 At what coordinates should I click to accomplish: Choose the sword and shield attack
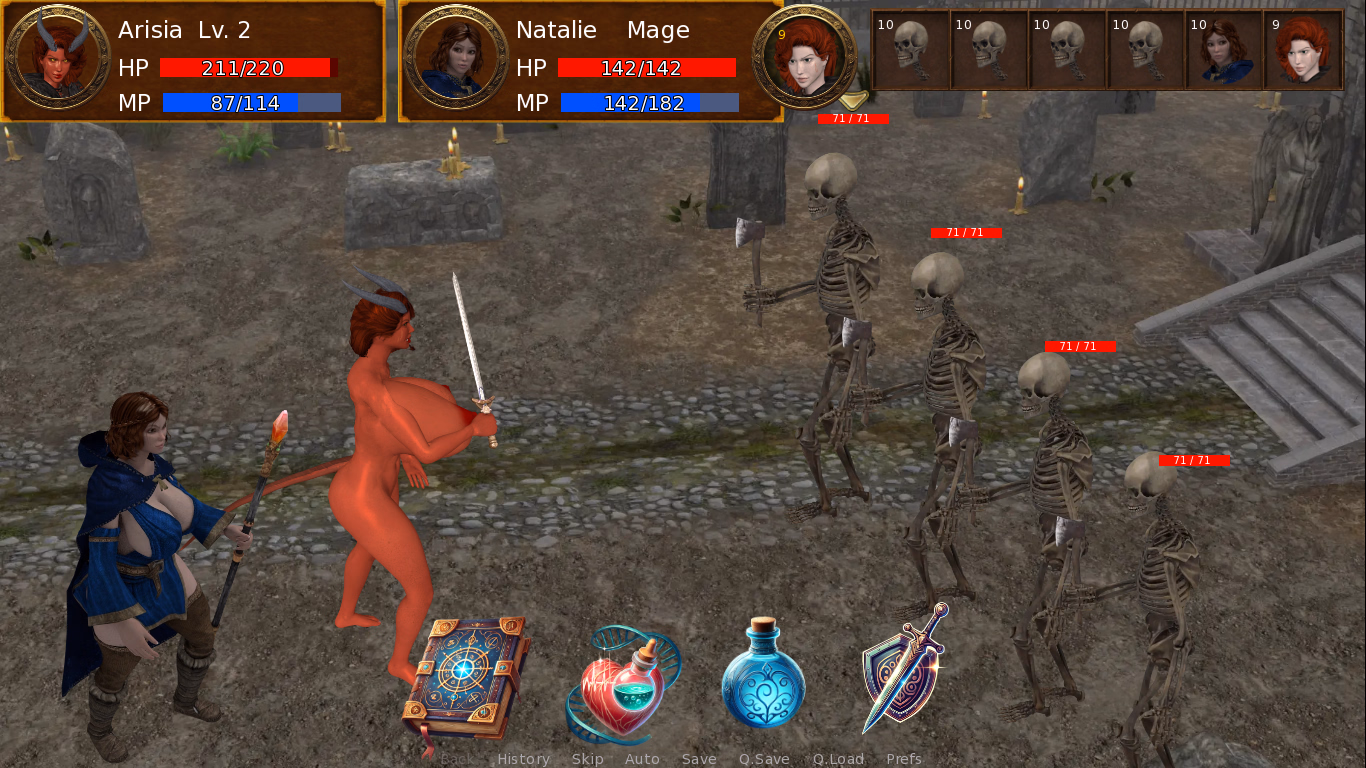pos(903,667)
